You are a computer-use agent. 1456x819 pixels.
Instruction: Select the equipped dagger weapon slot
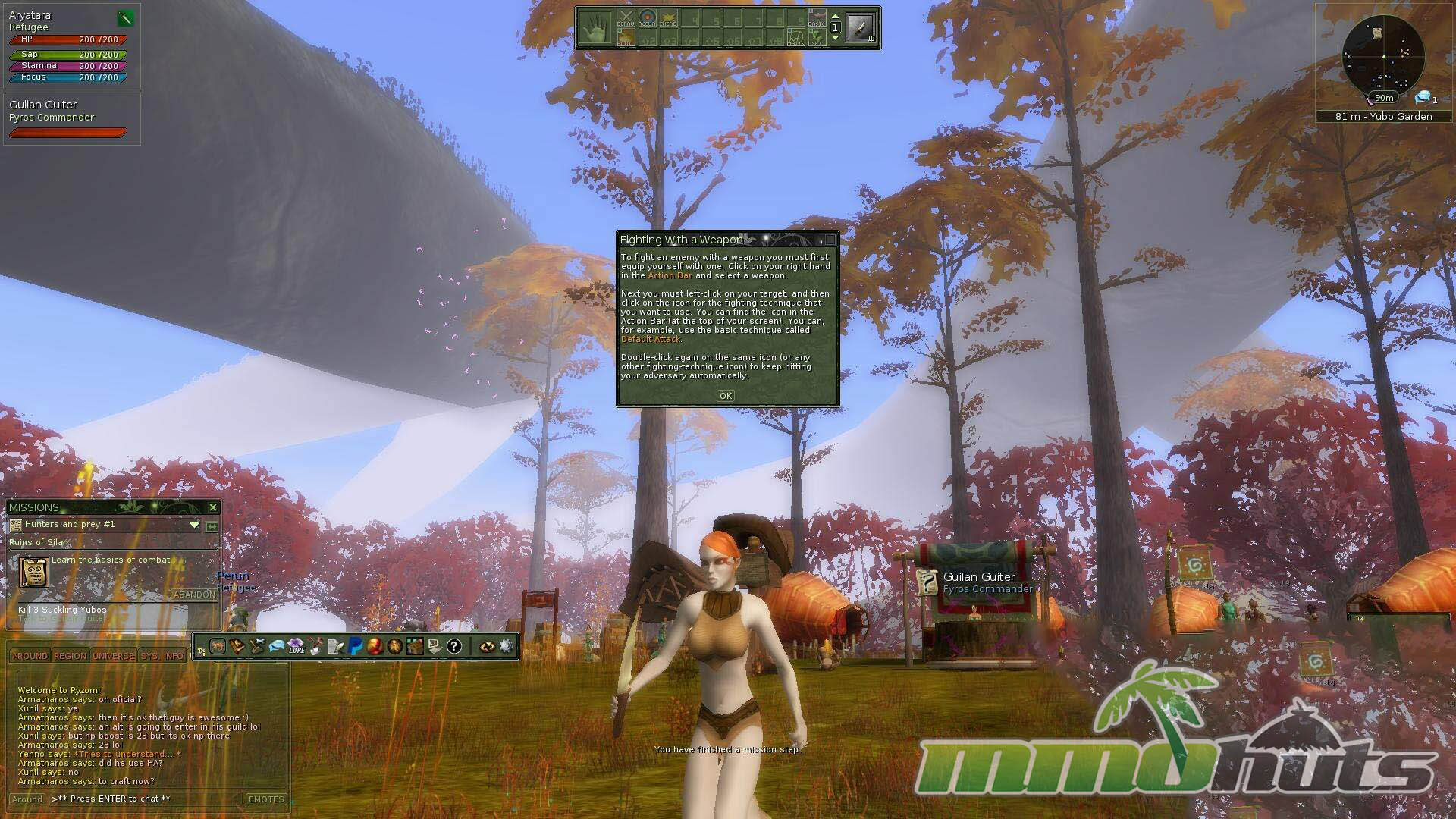point(861,28)
